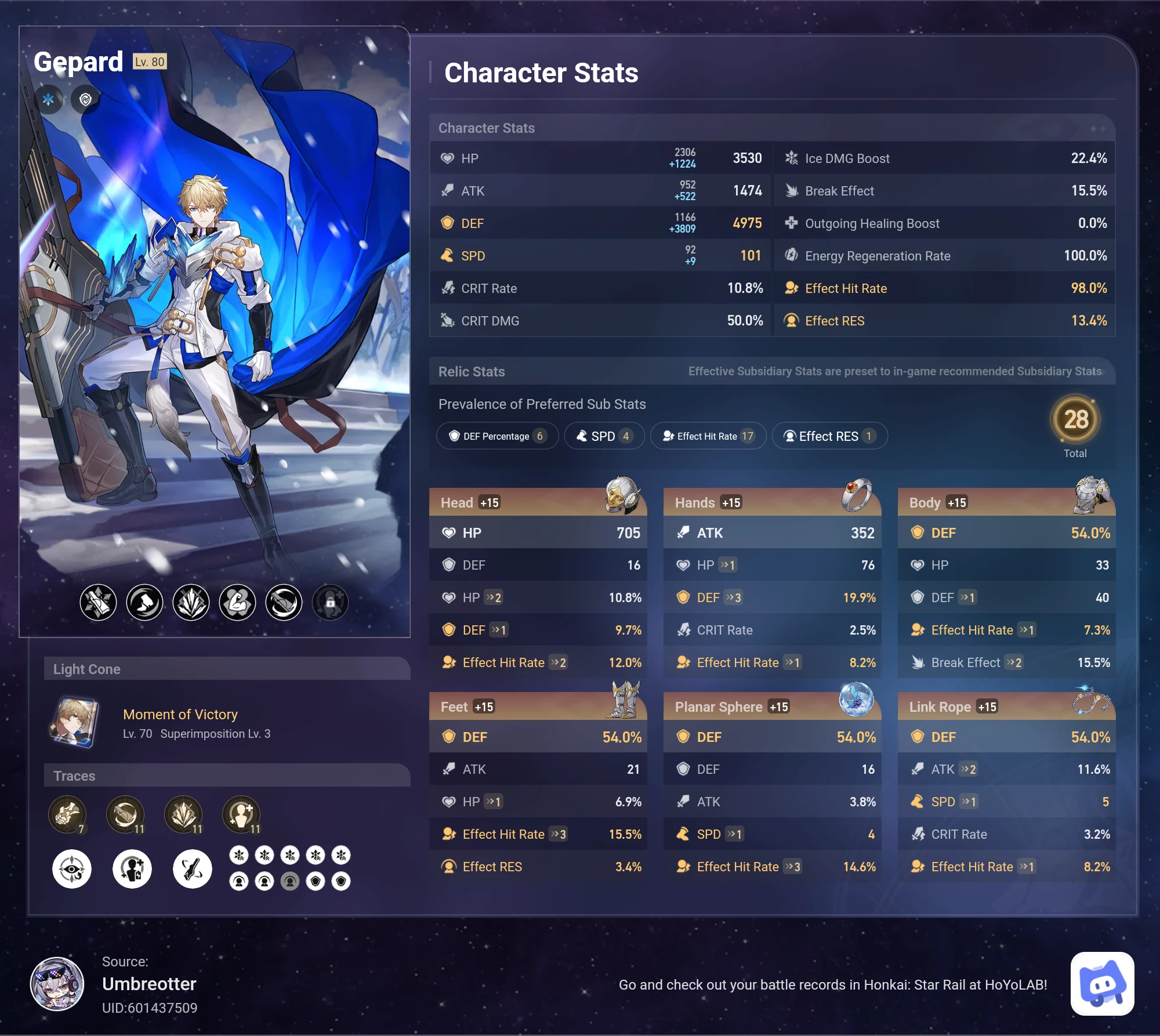Switch to the Light Cone section
This screenshot has width=1160, height=1036.
click(x=88, y=668)
